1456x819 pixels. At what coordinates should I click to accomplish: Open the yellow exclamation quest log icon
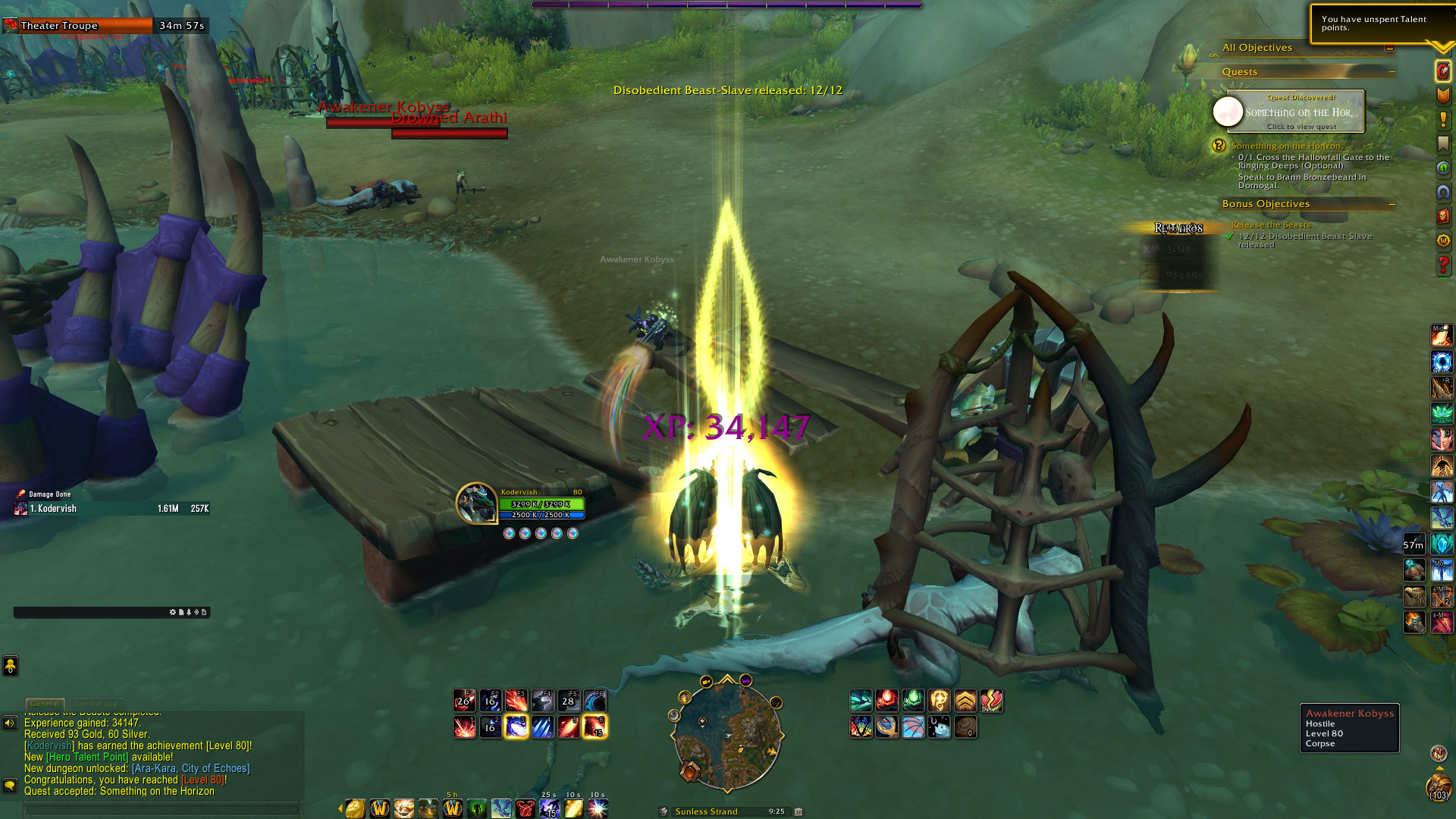[x=1442, y=120]
